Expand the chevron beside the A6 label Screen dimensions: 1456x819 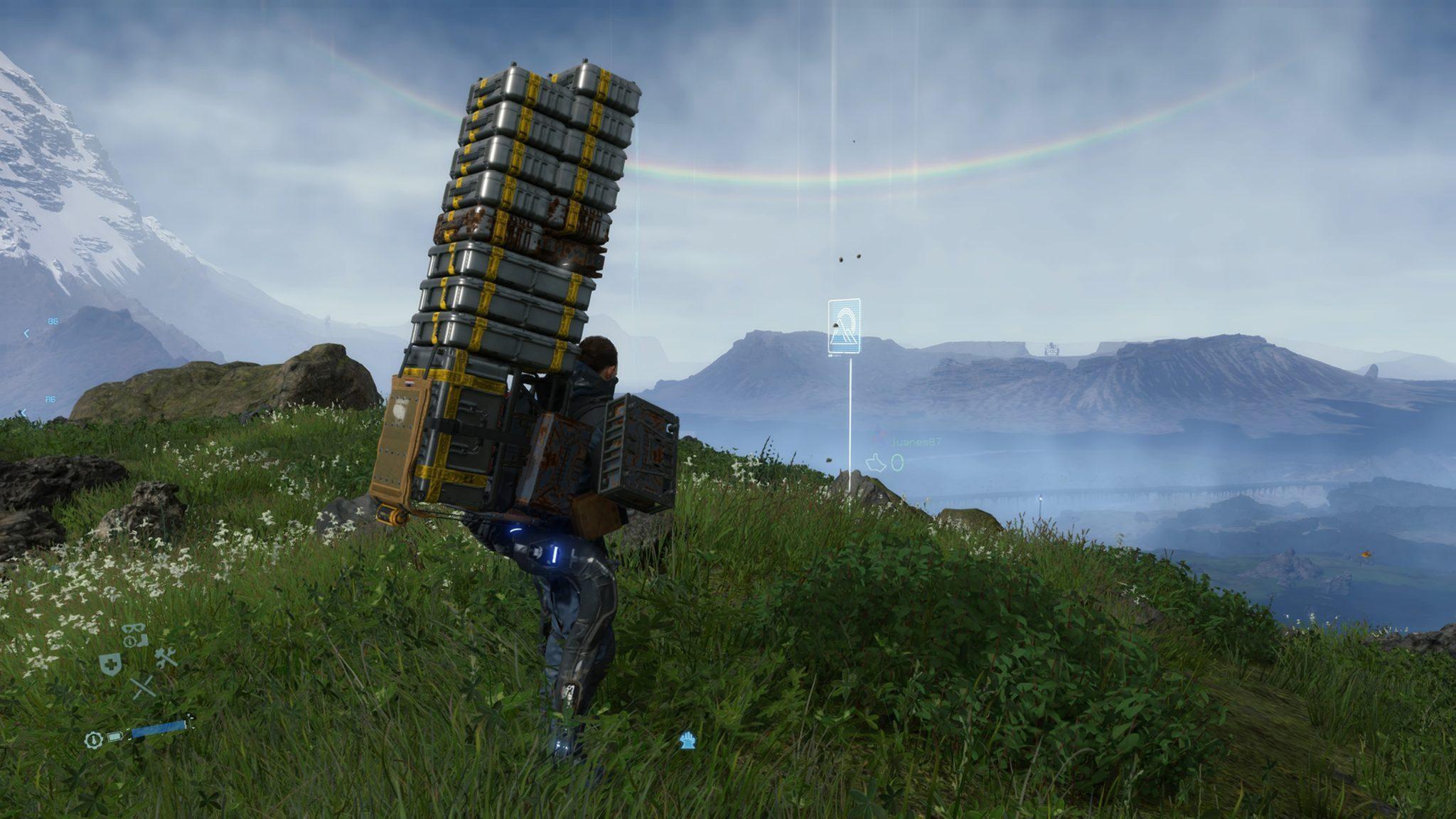coord(24,412)
